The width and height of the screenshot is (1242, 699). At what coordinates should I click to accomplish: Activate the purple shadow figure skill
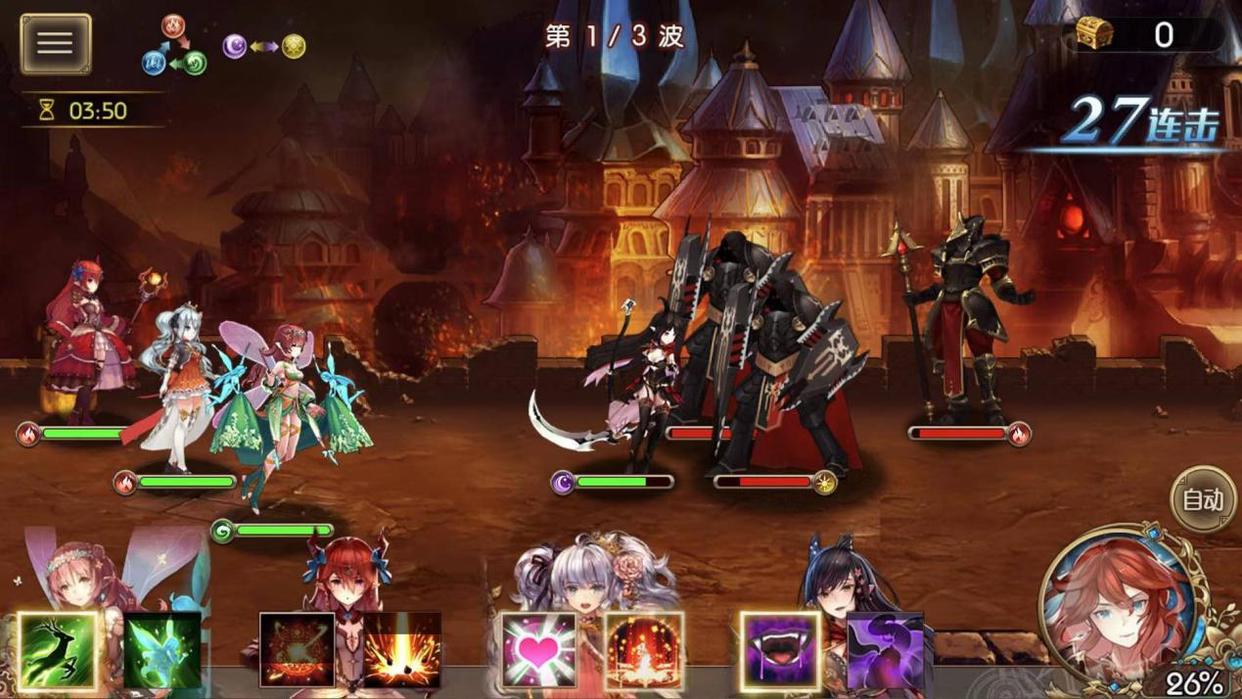coord(885,651)
